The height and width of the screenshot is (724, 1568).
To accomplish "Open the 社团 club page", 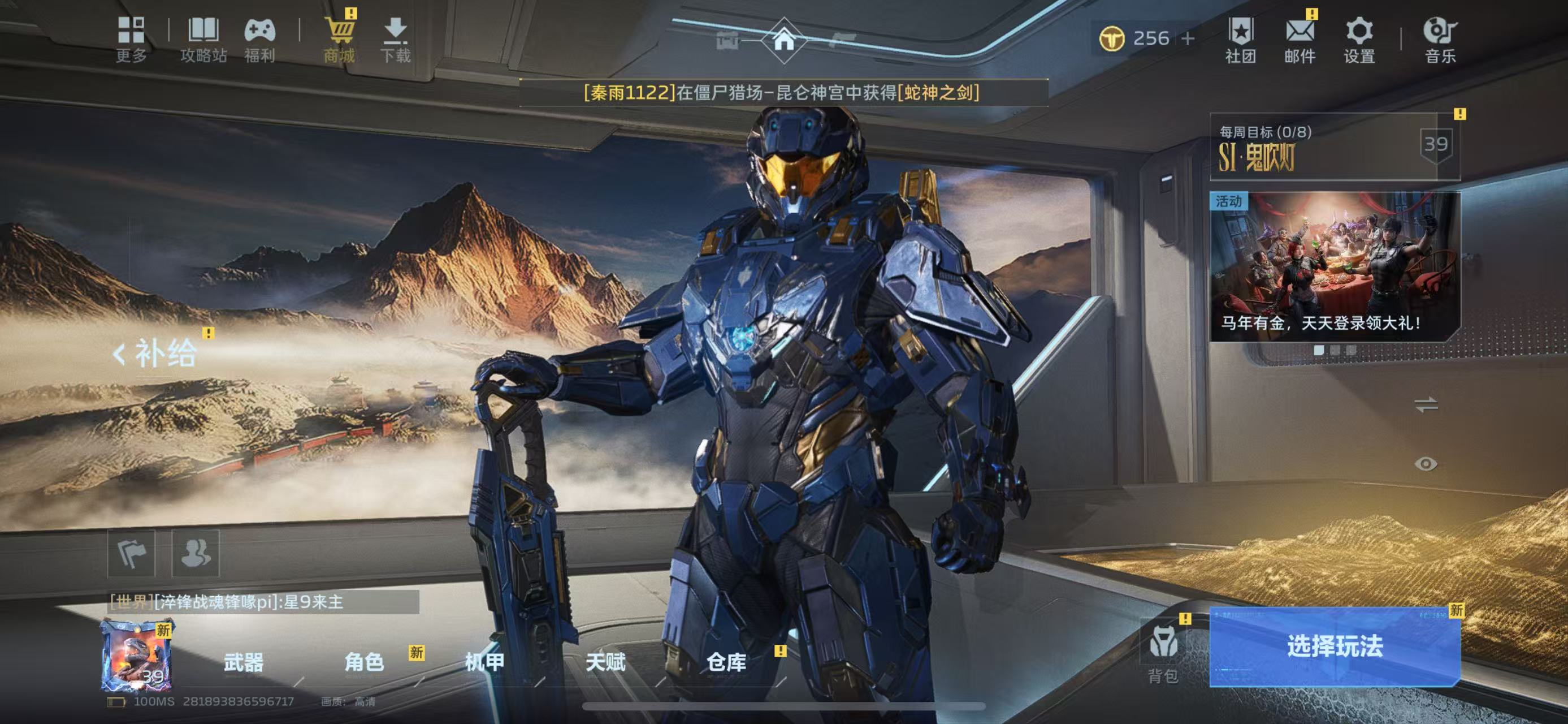I will [1241, 40].
